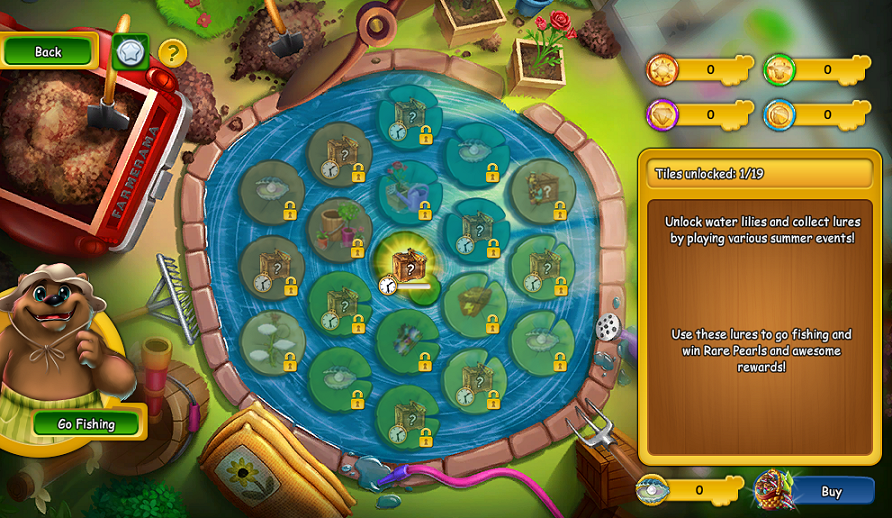The image size is (892, 518).
Task: Go back using the Back button
Action: click(48, 51)
